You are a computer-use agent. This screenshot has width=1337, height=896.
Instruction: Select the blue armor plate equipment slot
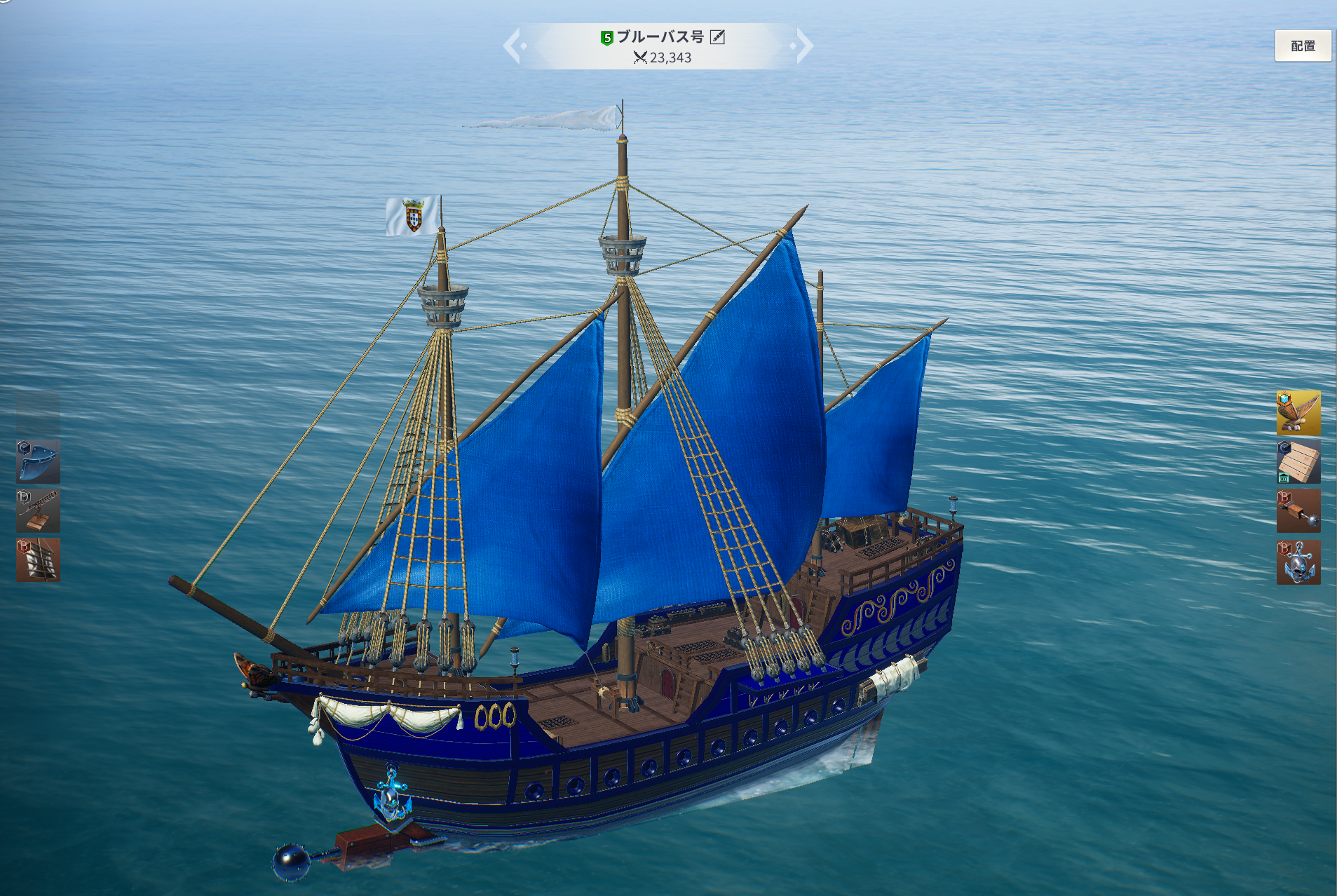point(38,462)
